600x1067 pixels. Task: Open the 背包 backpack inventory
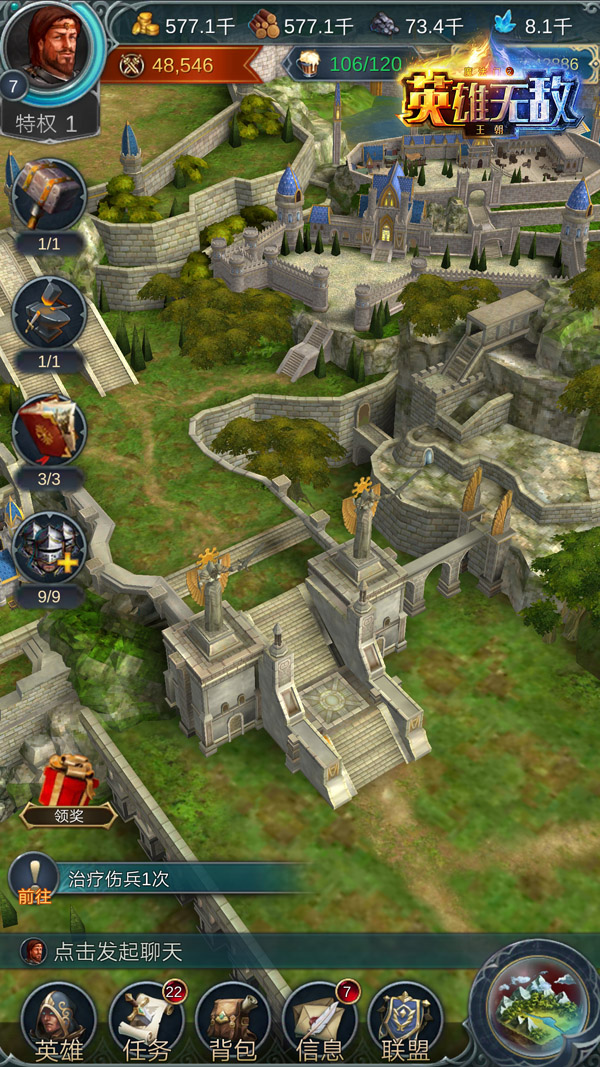click(x=233, y=1020)
